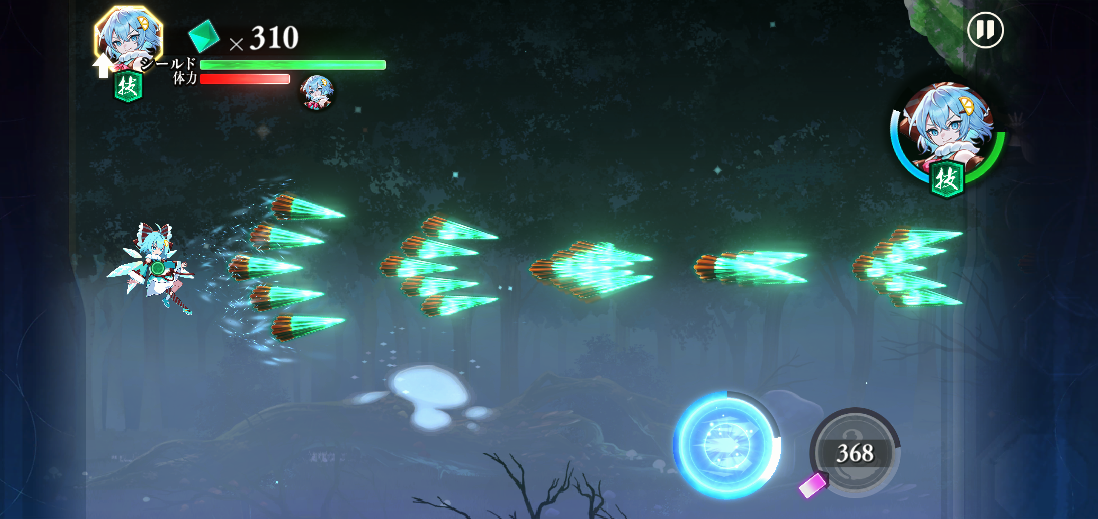Select the large blue-haired character portrait
The width and height of the screenshot is (1098, 519).
click(x=946, y=132)
